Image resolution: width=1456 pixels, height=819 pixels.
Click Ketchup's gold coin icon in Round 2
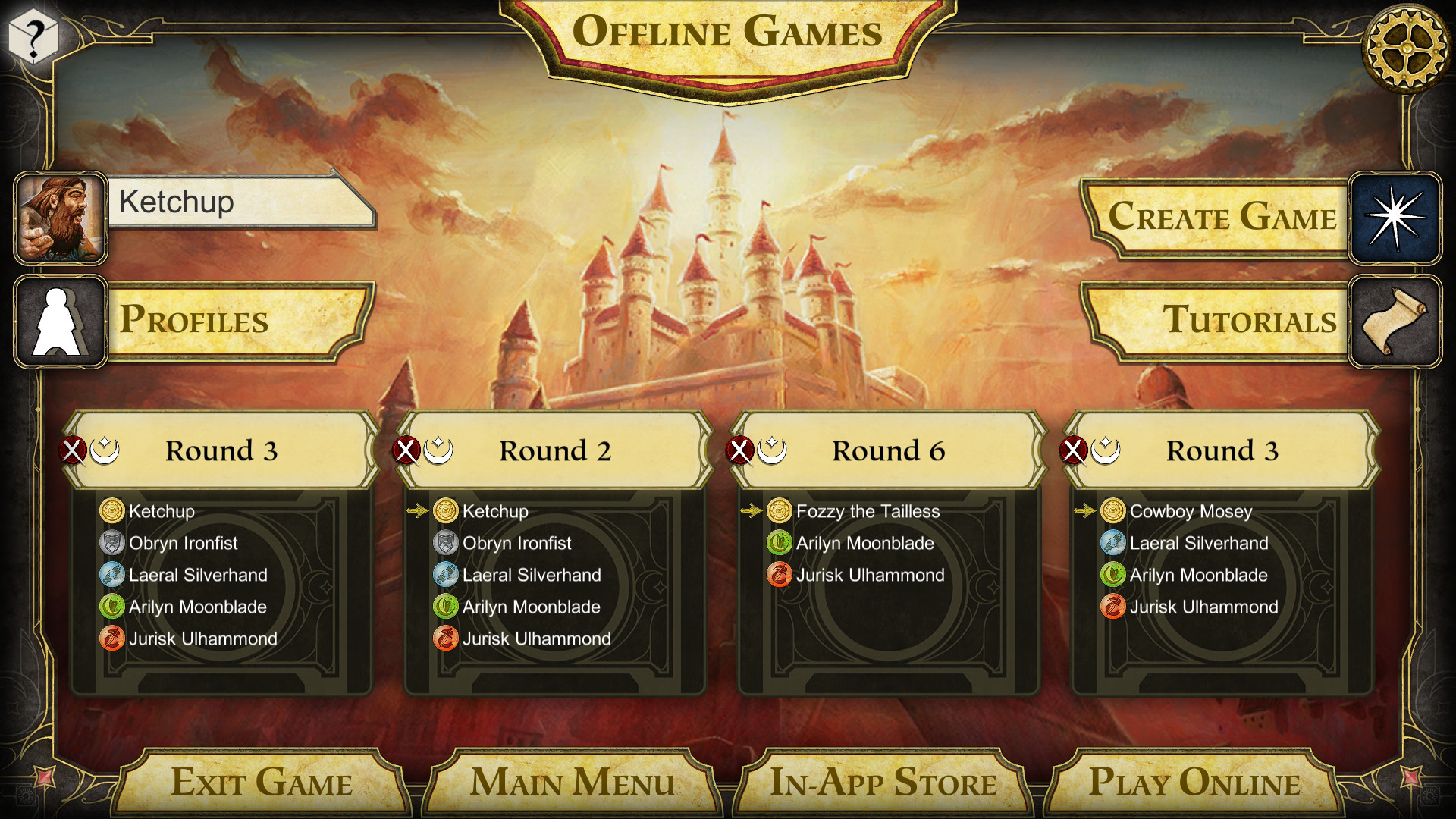click(x=444, y=511)
